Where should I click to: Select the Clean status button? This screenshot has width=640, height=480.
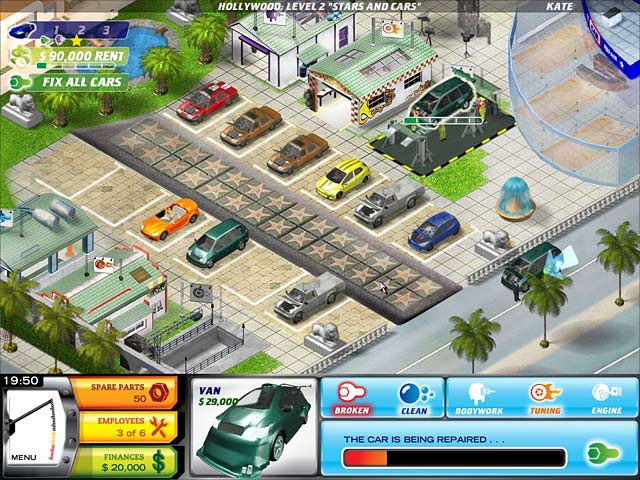[413, 397]
